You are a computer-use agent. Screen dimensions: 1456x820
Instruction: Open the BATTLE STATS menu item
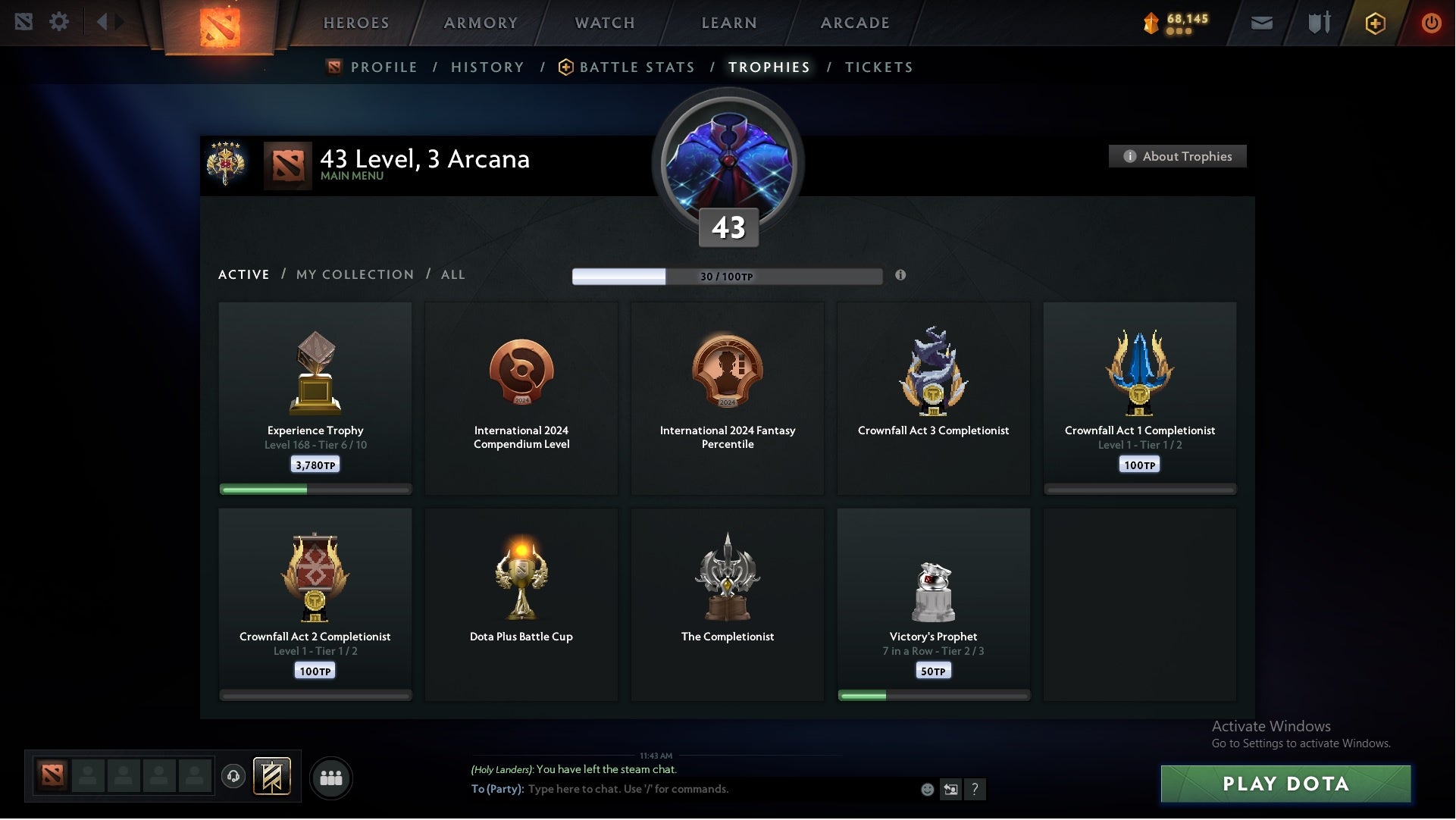coord(637,67)
